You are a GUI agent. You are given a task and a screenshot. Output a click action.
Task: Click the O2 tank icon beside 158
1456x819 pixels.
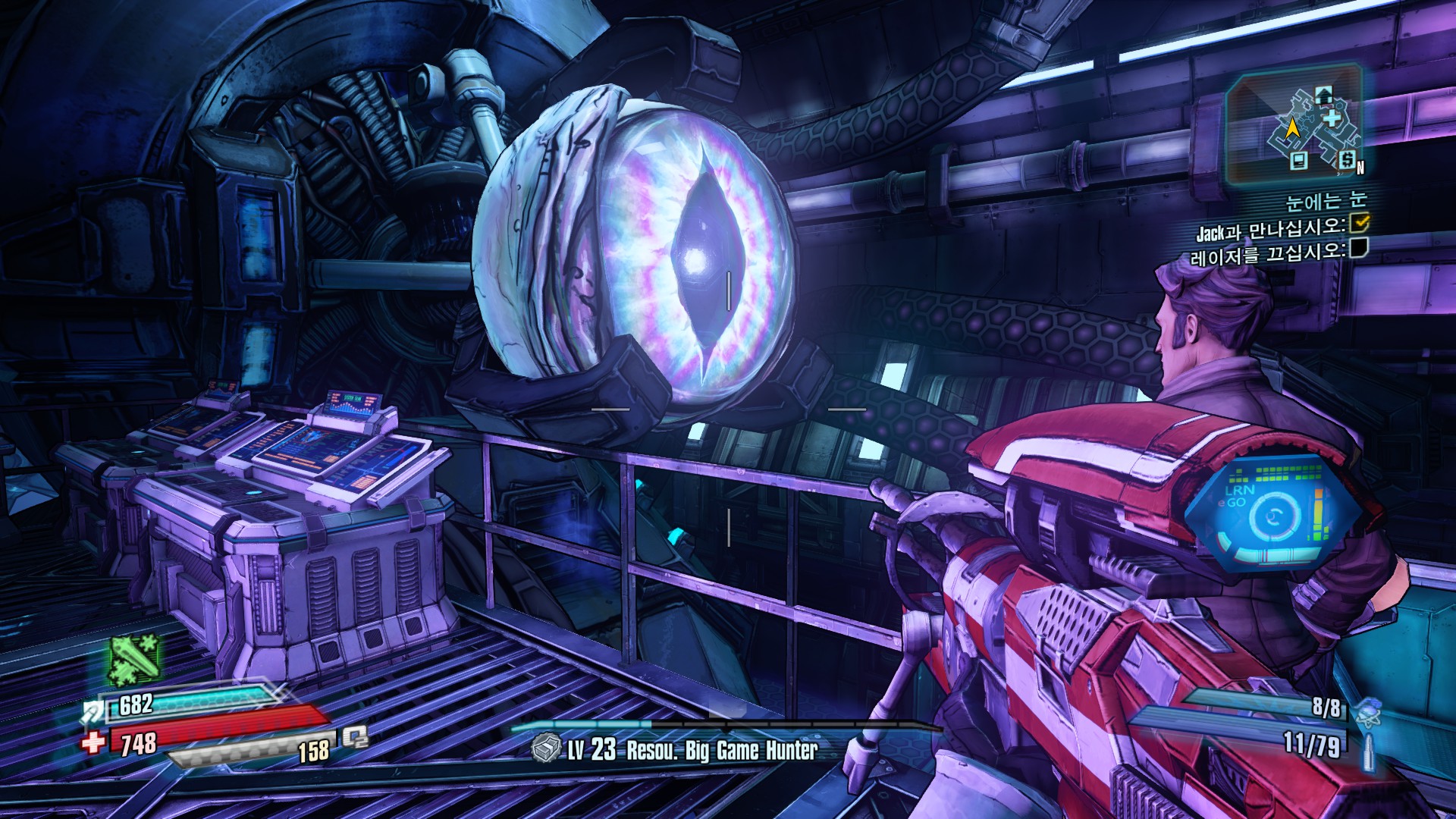tap(354, 736)
